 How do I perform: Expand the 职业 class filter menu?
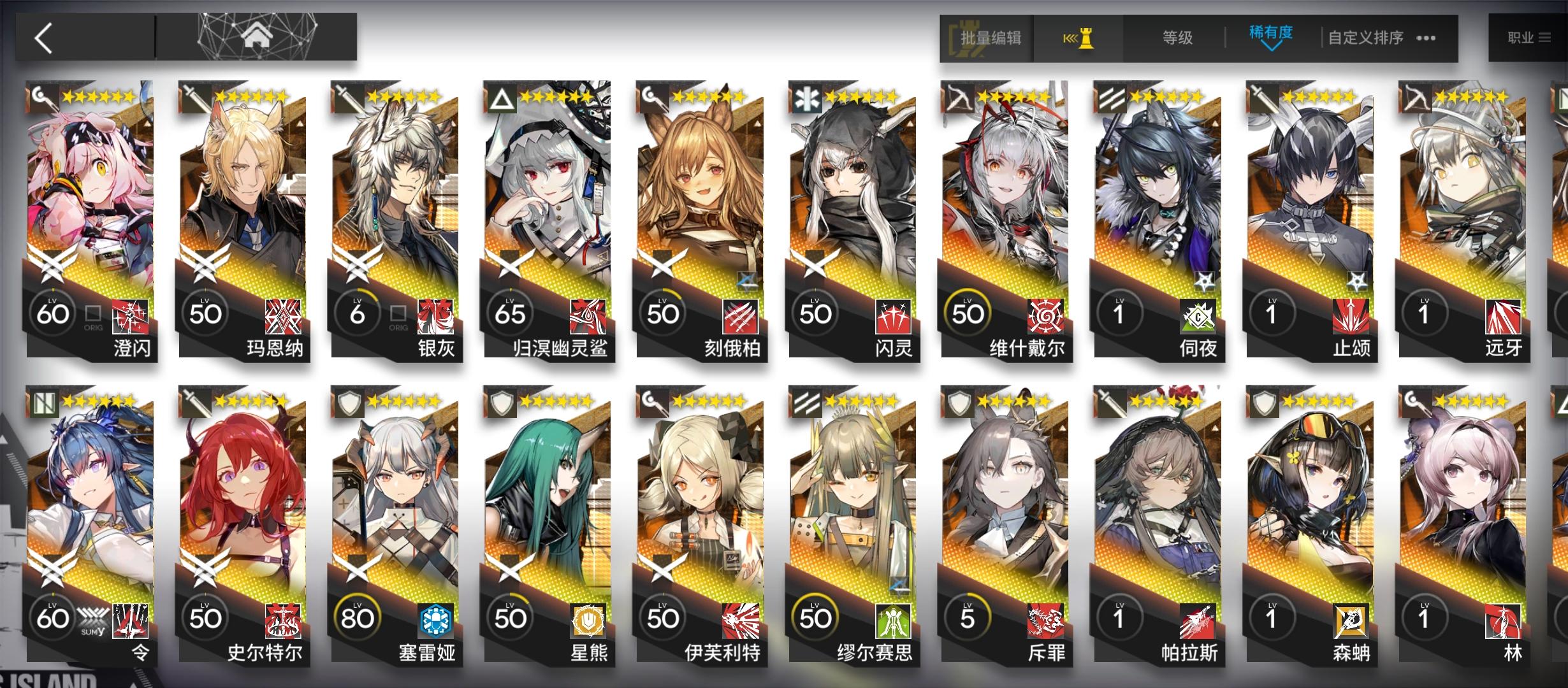1527,36
